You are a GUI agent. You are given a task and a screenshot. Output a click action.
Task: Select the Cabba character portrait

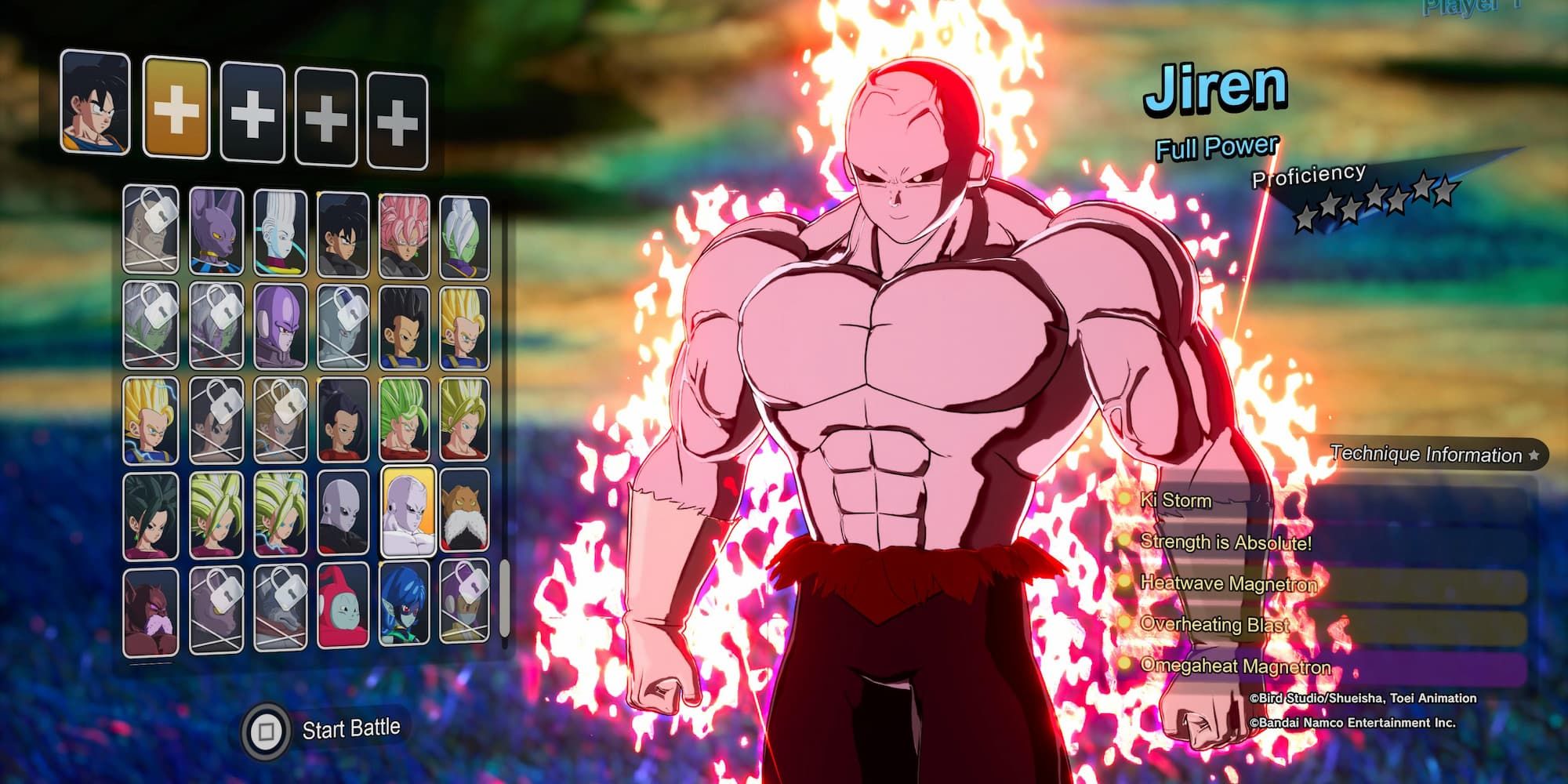pyautogui.click(x=405, y=321)
